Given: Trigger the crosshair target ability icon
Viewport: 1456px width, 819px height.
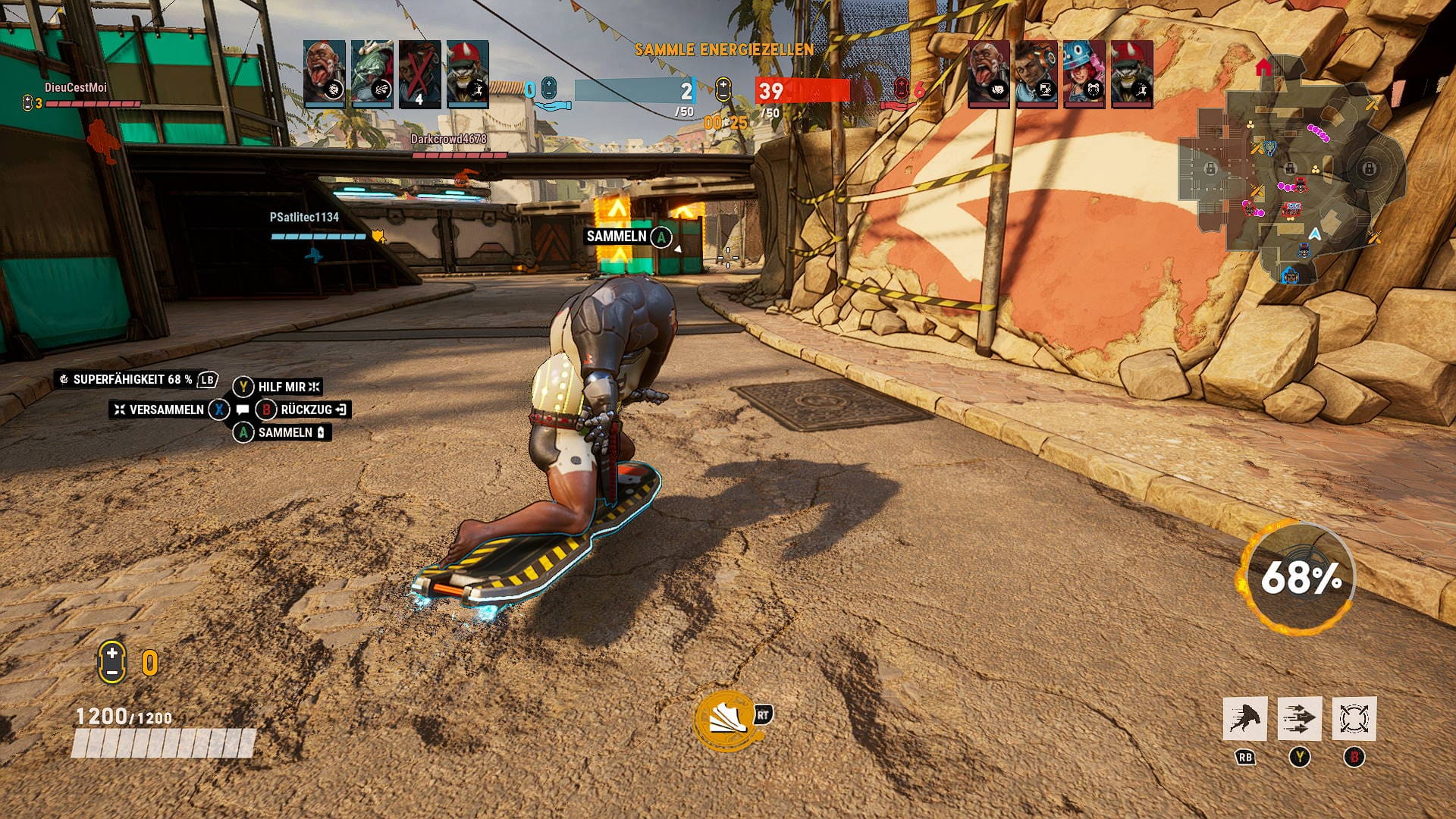Looking at the screenshot, I should (x=1354, y=718).
